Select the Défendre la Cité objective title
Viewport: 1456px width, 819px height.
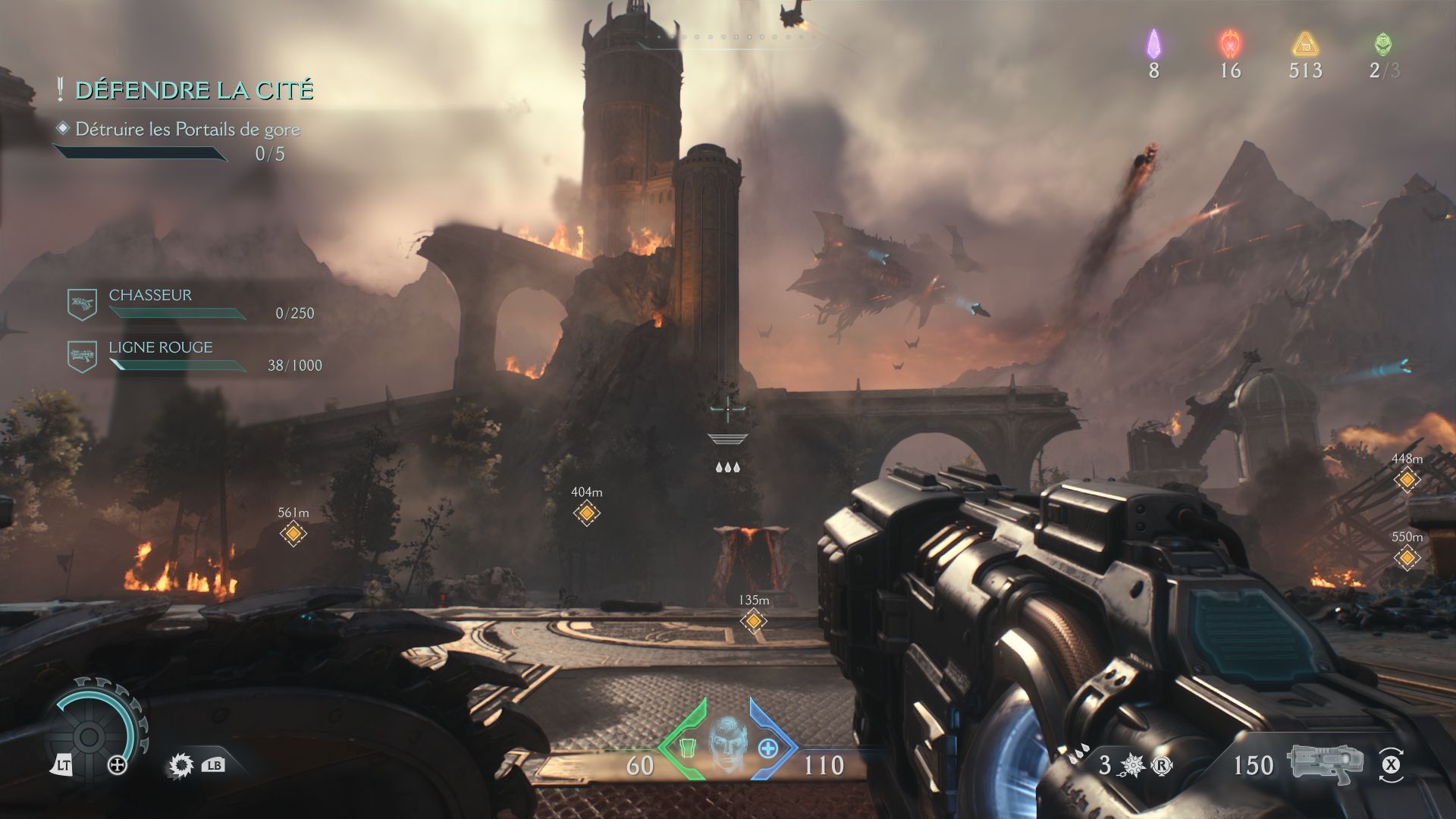pyautogui.click(x=194, y=90)
